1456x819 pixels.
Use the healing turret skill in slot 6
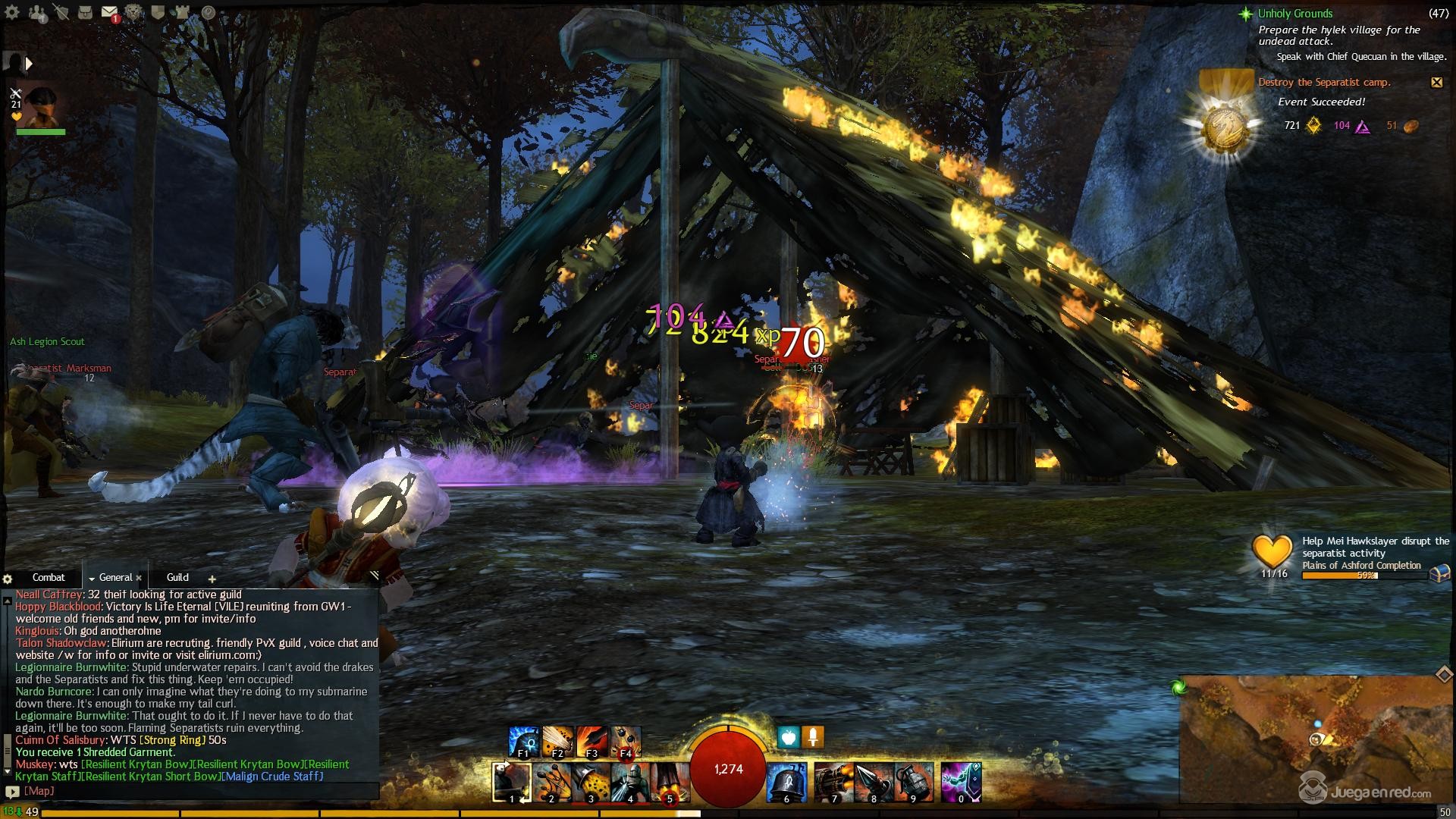pos(786,782)
